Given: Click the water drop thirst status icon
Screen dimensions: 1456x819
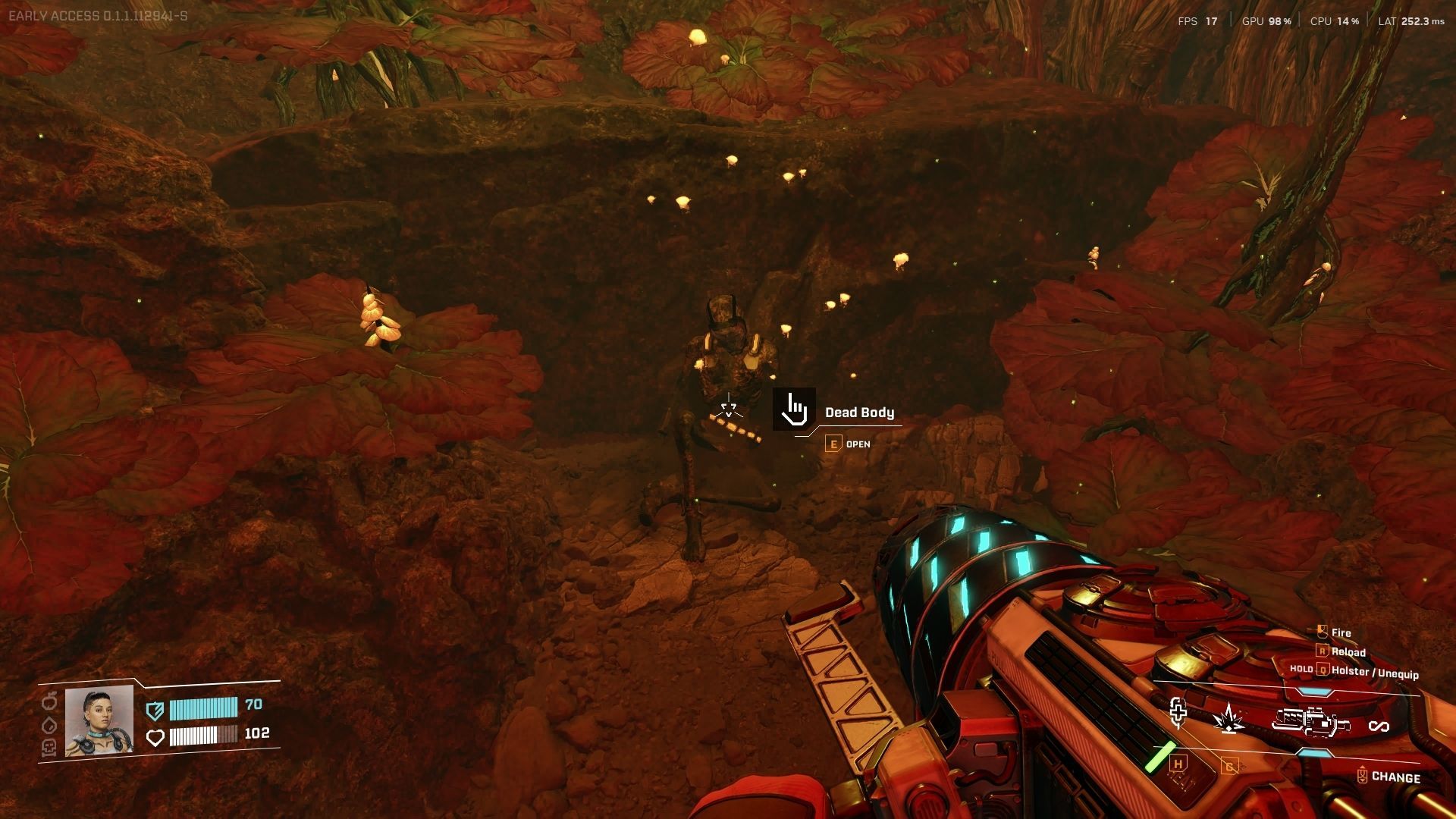Looking at the screenshot, I should tap(49, 726).
